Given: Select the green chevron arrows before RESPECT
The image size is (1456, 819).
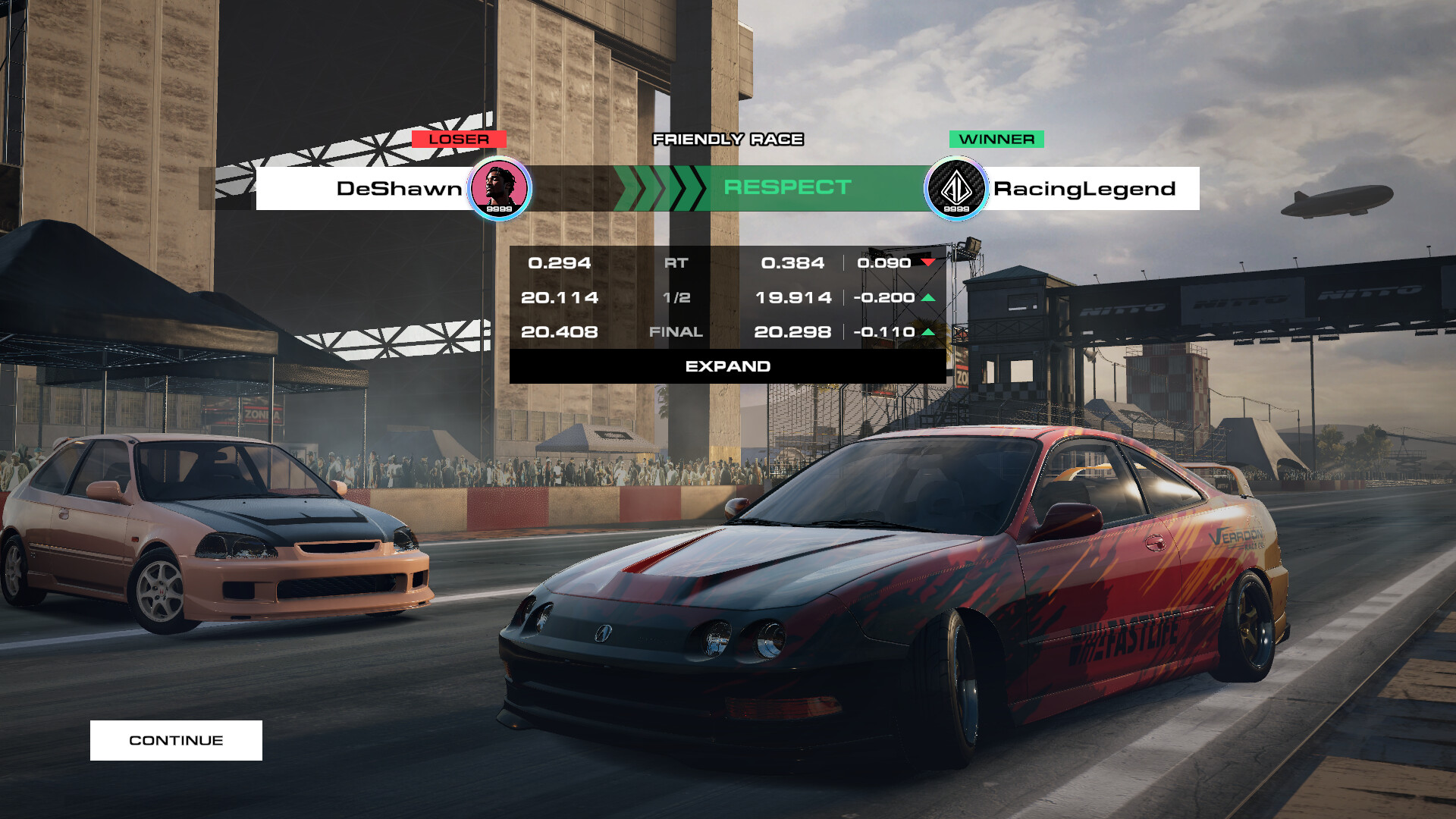Looking at the screenshot, I should point(658,187).
